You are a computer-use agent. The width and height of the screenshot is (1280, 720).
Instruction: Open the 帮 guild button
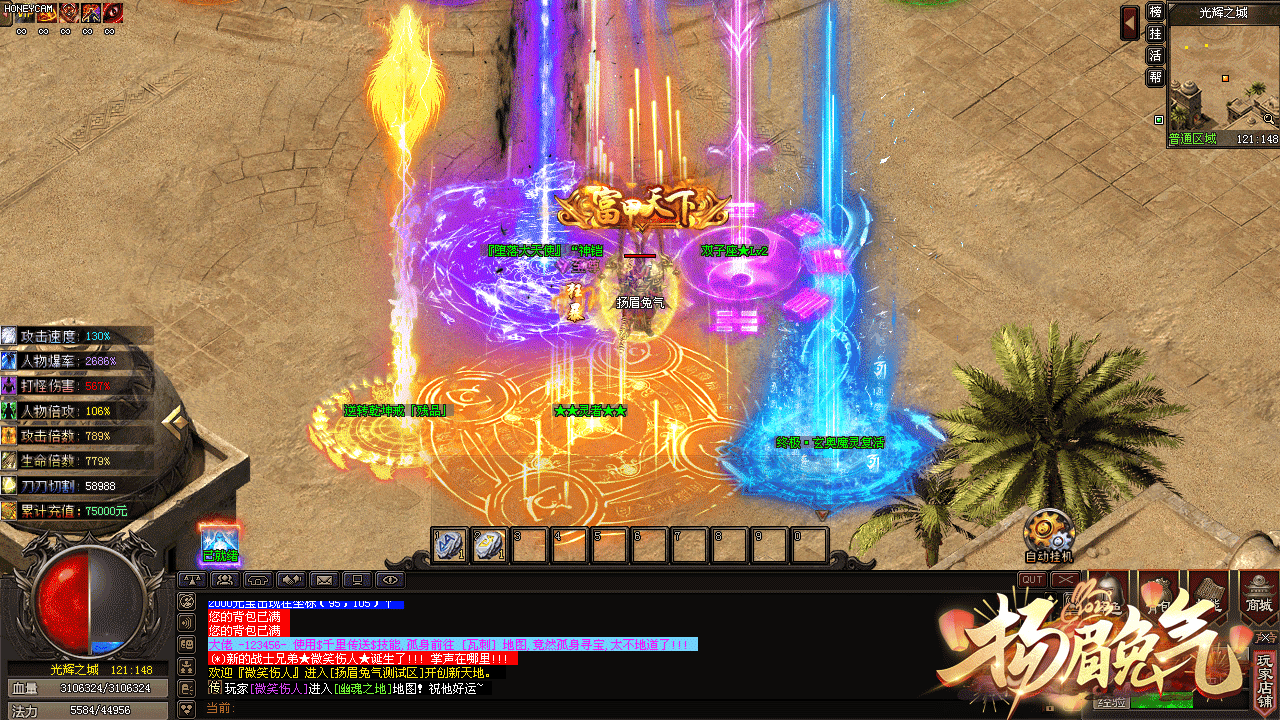pos(1155,77)
